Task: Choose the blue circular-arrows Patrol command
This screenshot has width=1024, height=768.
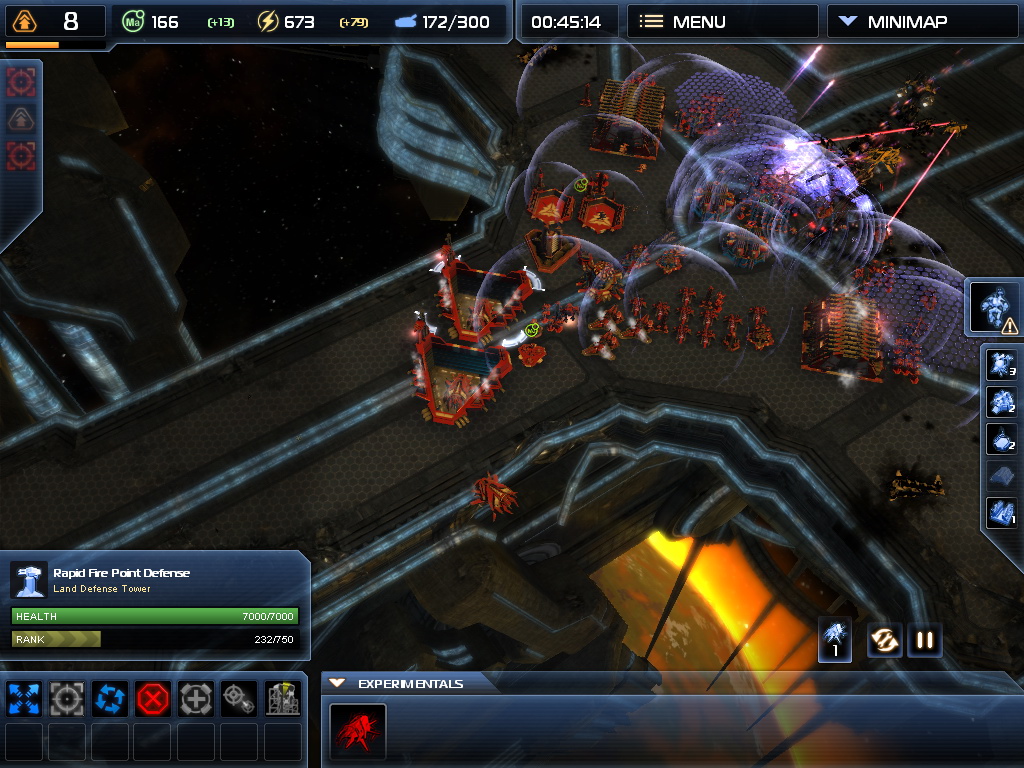Action: (110, 698)
